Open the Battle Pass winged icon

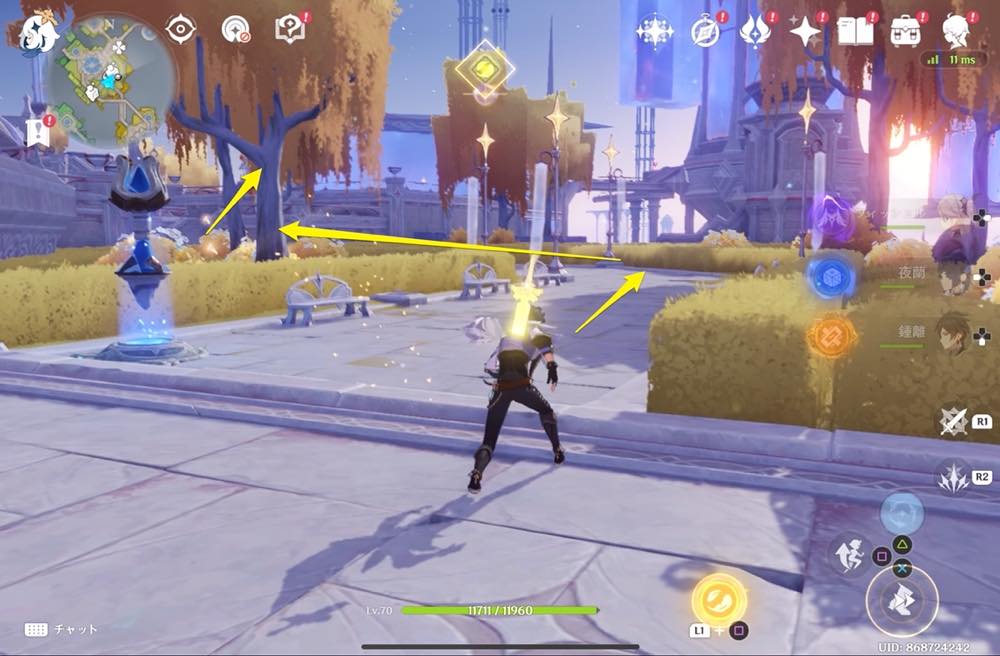tap(754, 32)
